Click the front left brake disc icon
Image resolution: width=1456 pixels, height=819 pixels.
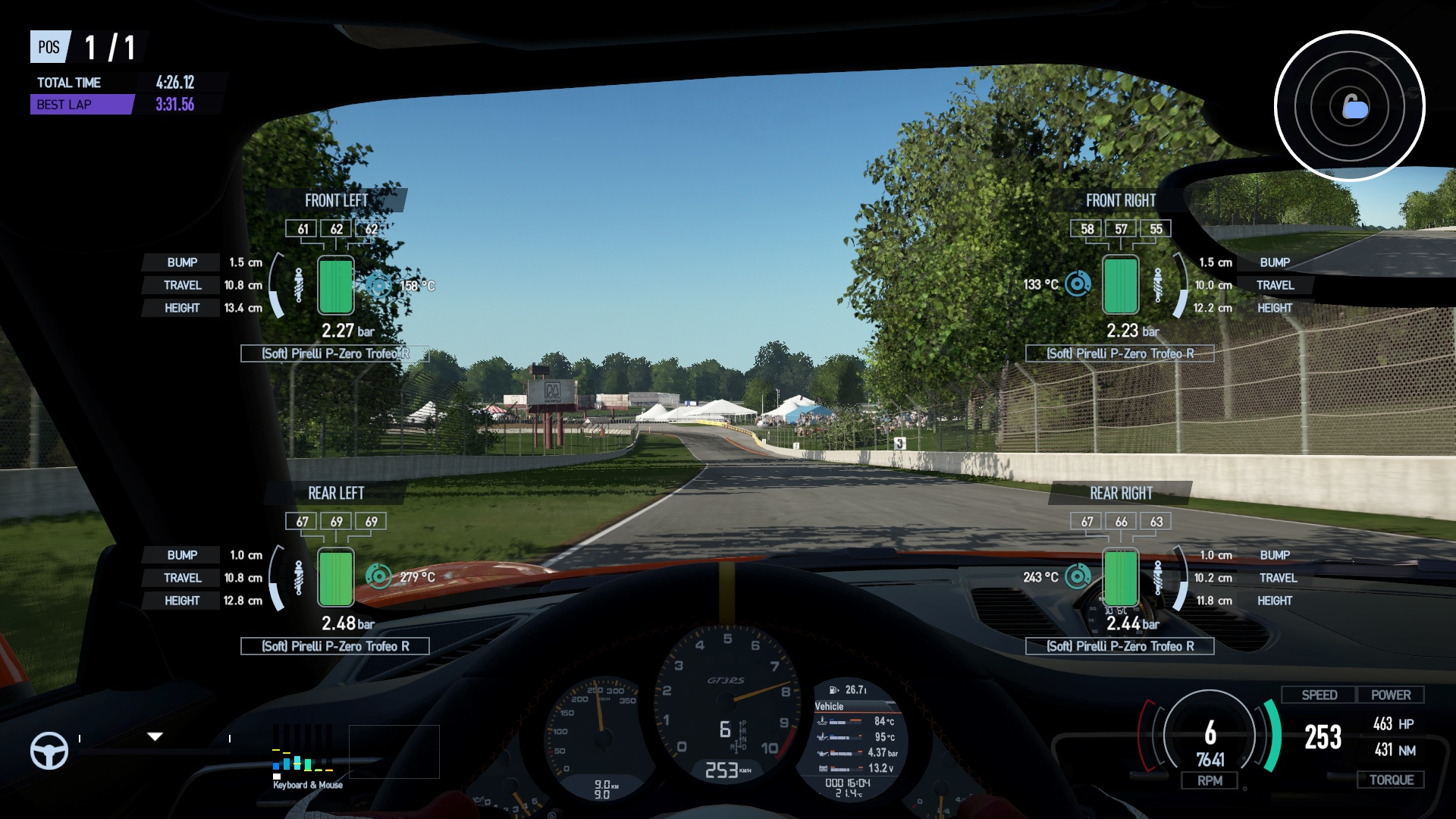point(378,285)
